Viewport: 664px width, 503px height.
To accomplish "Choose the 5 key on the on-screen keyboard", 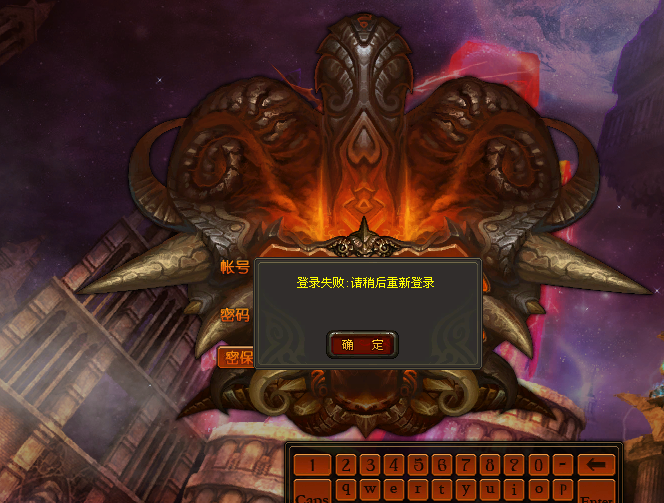I will coord(418,465).
